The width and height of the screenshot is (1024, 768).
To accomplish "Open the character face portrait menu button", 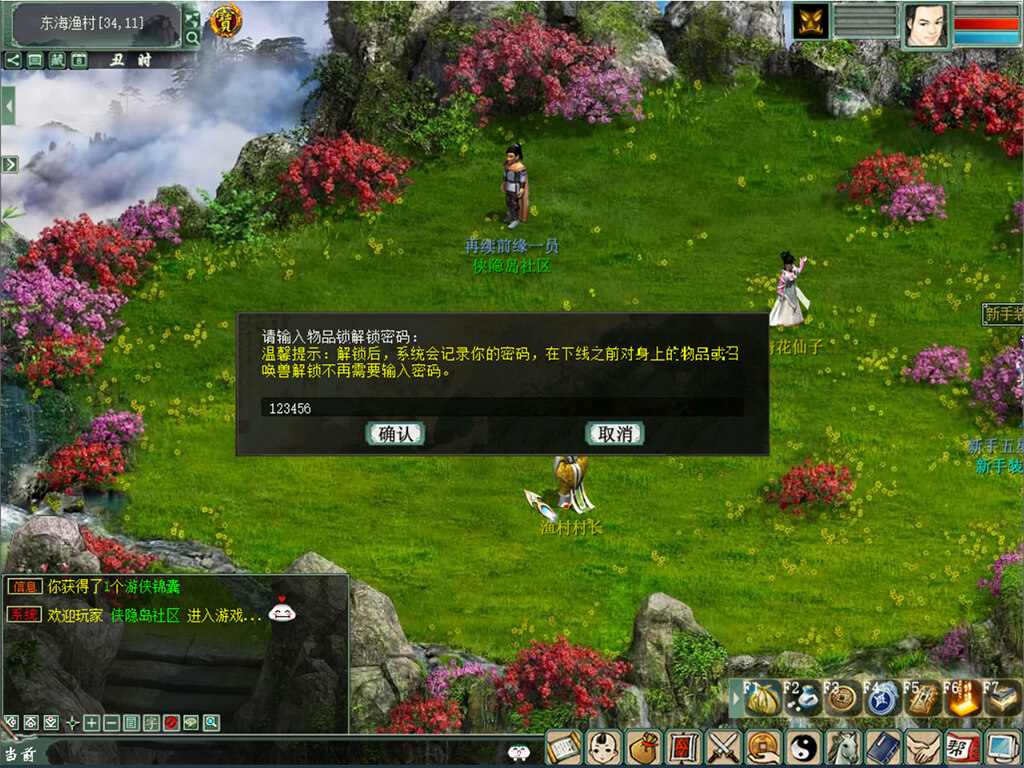I will [602, 748].
